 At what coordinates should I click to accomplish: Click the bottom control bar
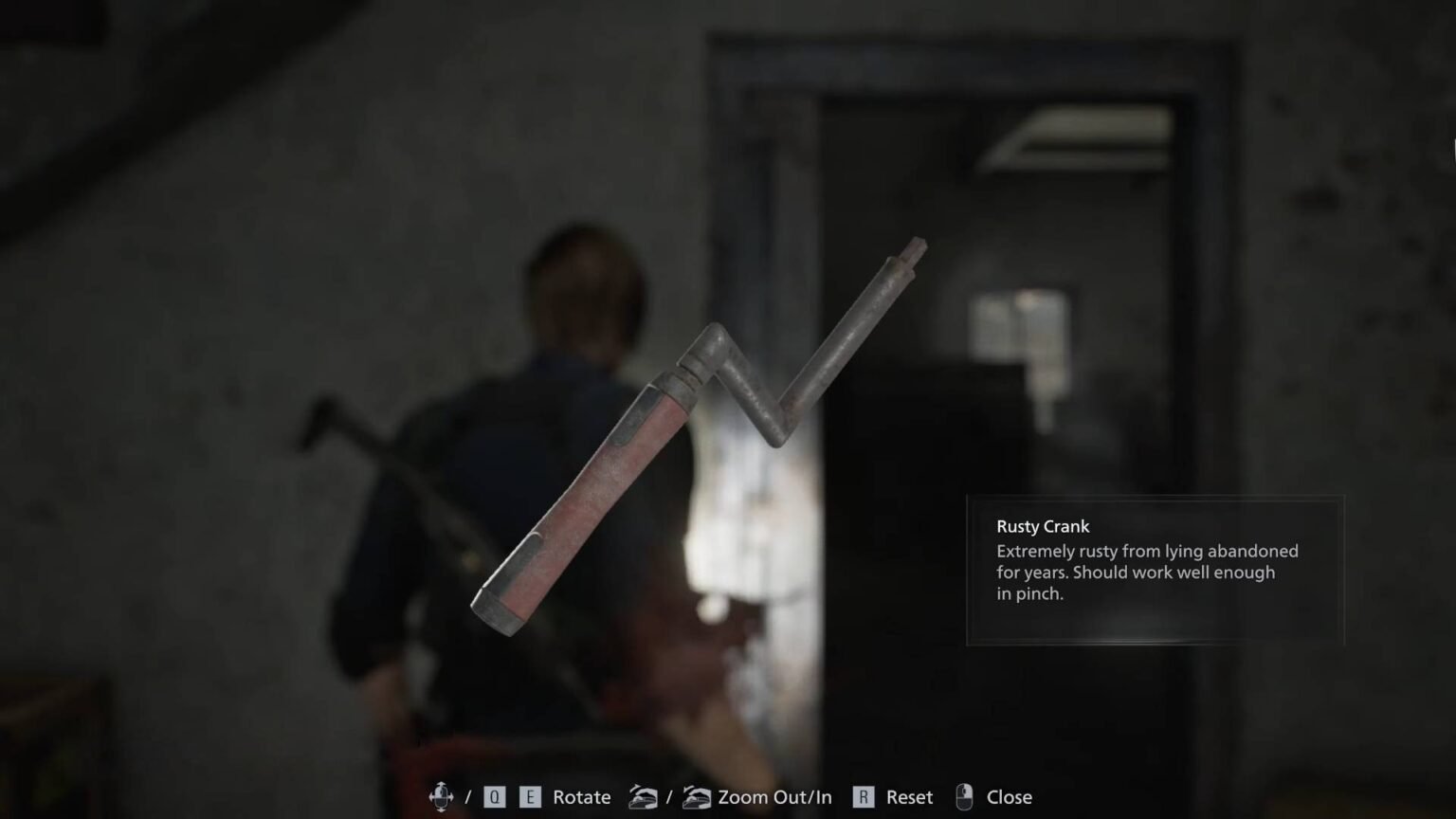[728, 797]
